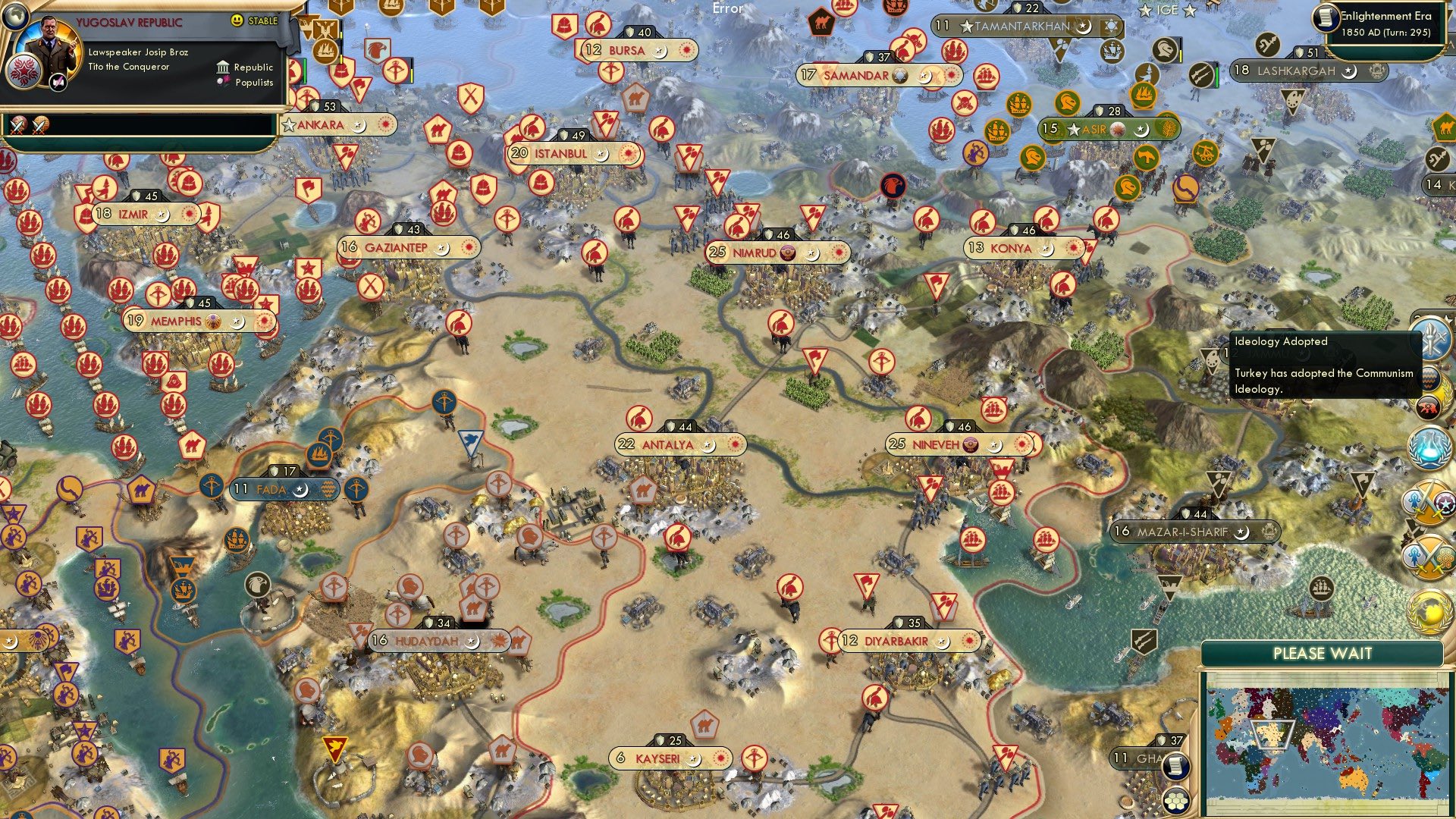Open the globe button above the leader panel
This screenshot has width=1456, height=819.
pos(15,17)
